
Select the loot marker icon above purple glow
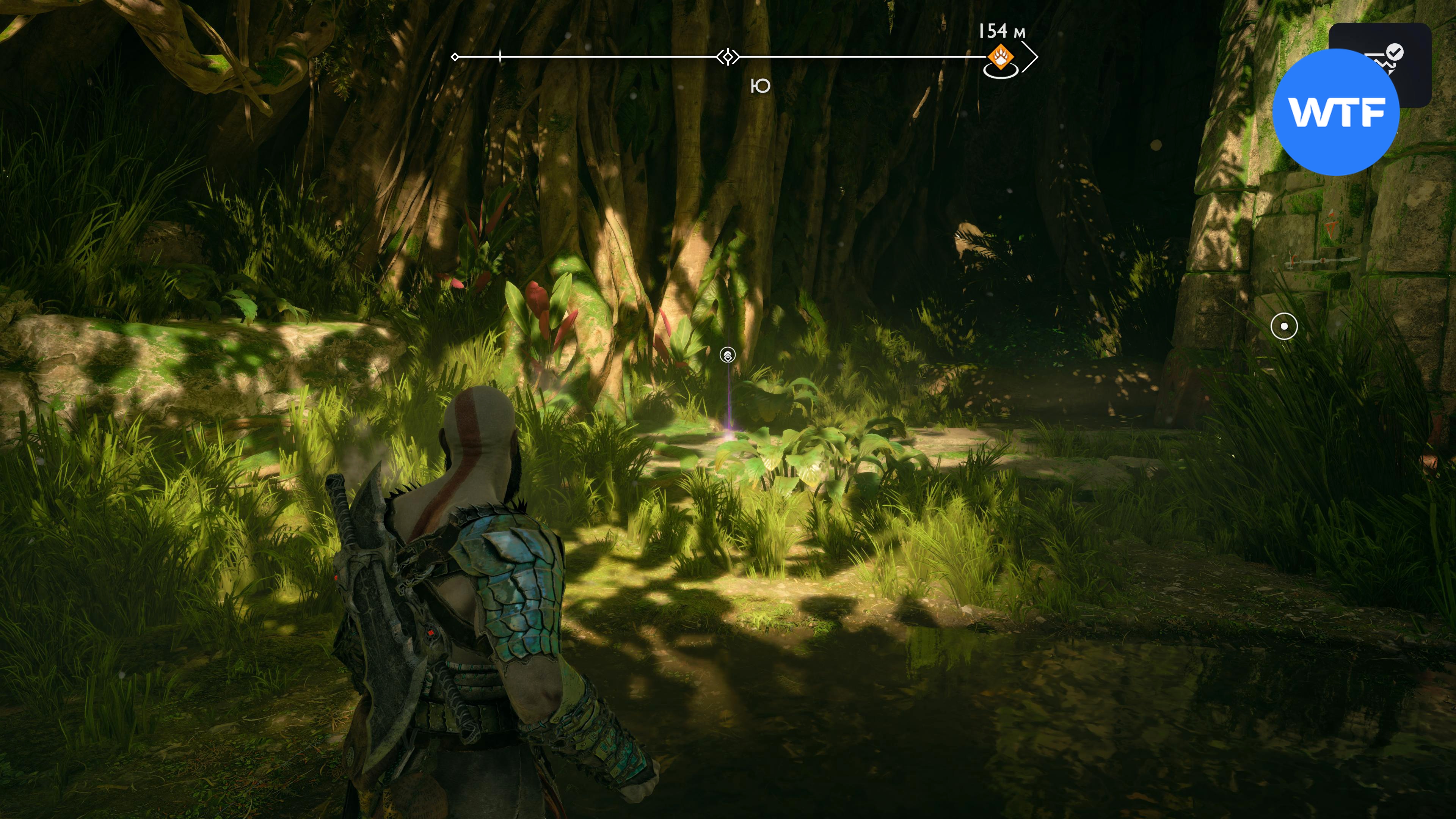[728, 356]
